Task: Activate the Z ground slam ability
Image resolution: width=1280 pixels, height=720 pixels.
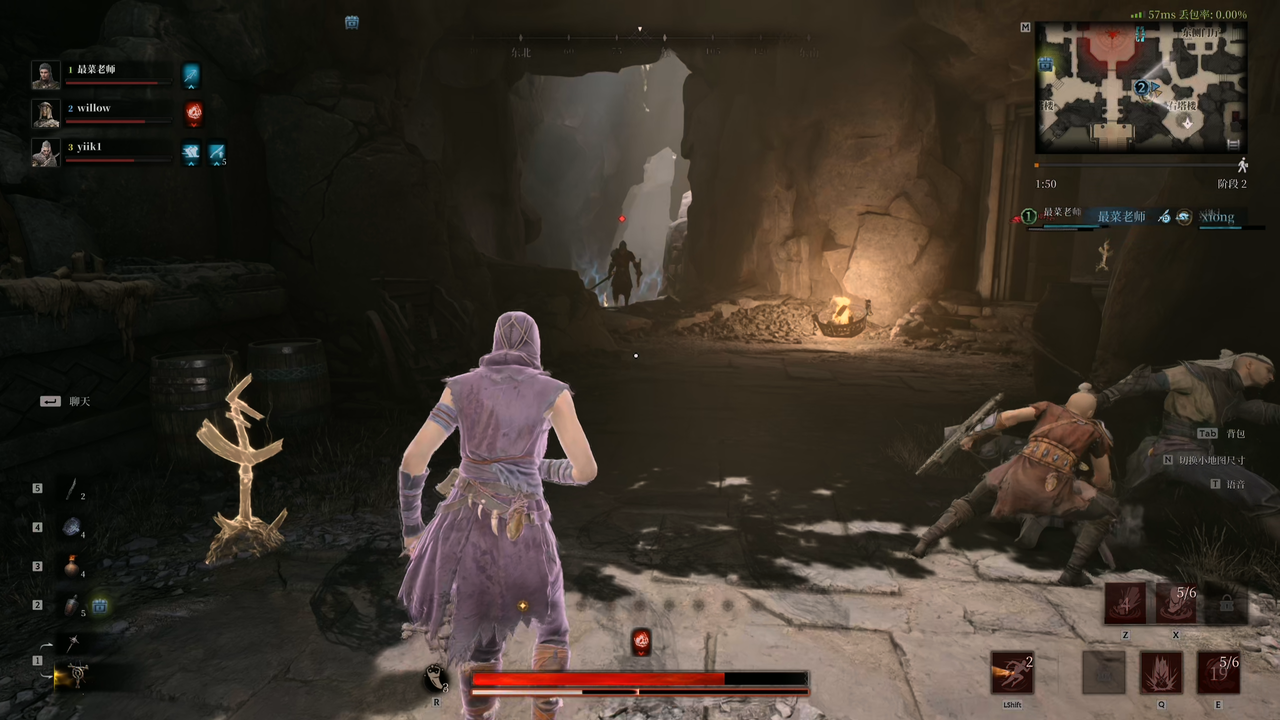Action: [1125, 604]
